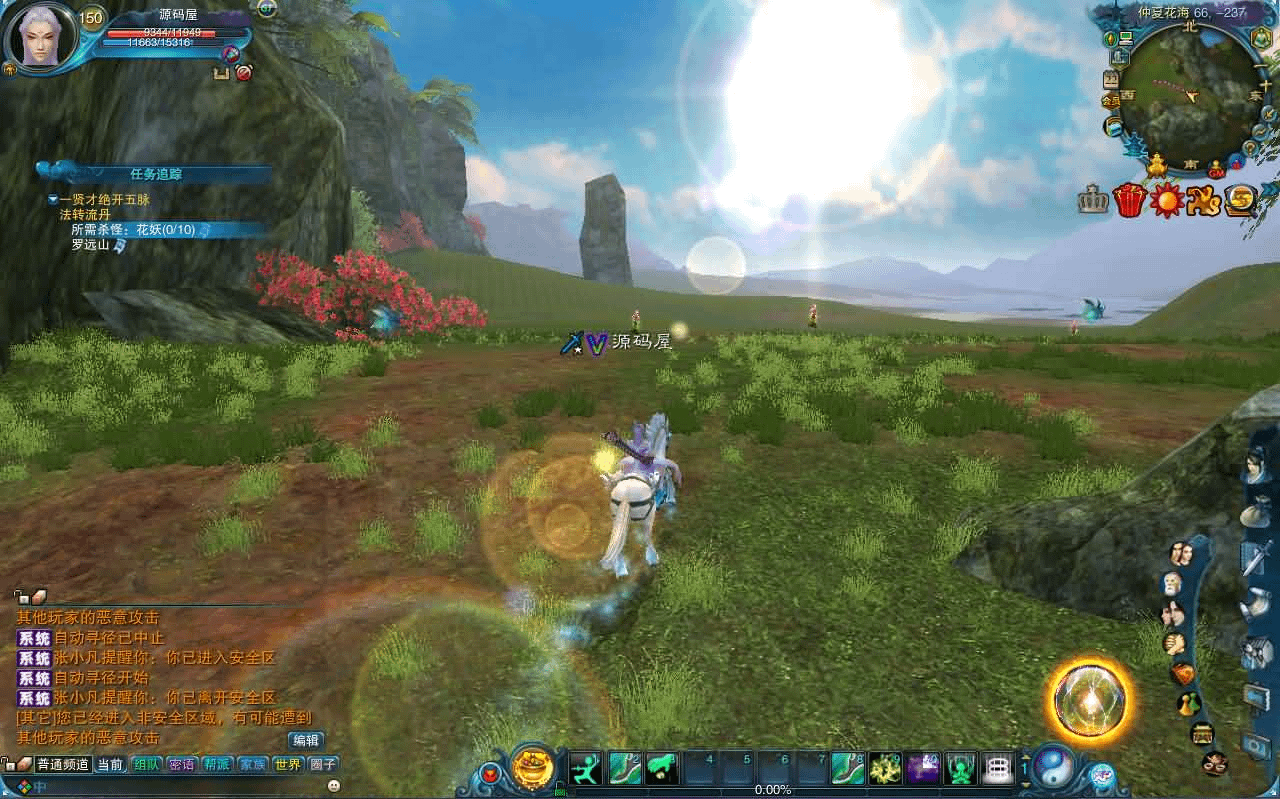
Task: Click the 编辑 button in chat
Action: point(306,741)
